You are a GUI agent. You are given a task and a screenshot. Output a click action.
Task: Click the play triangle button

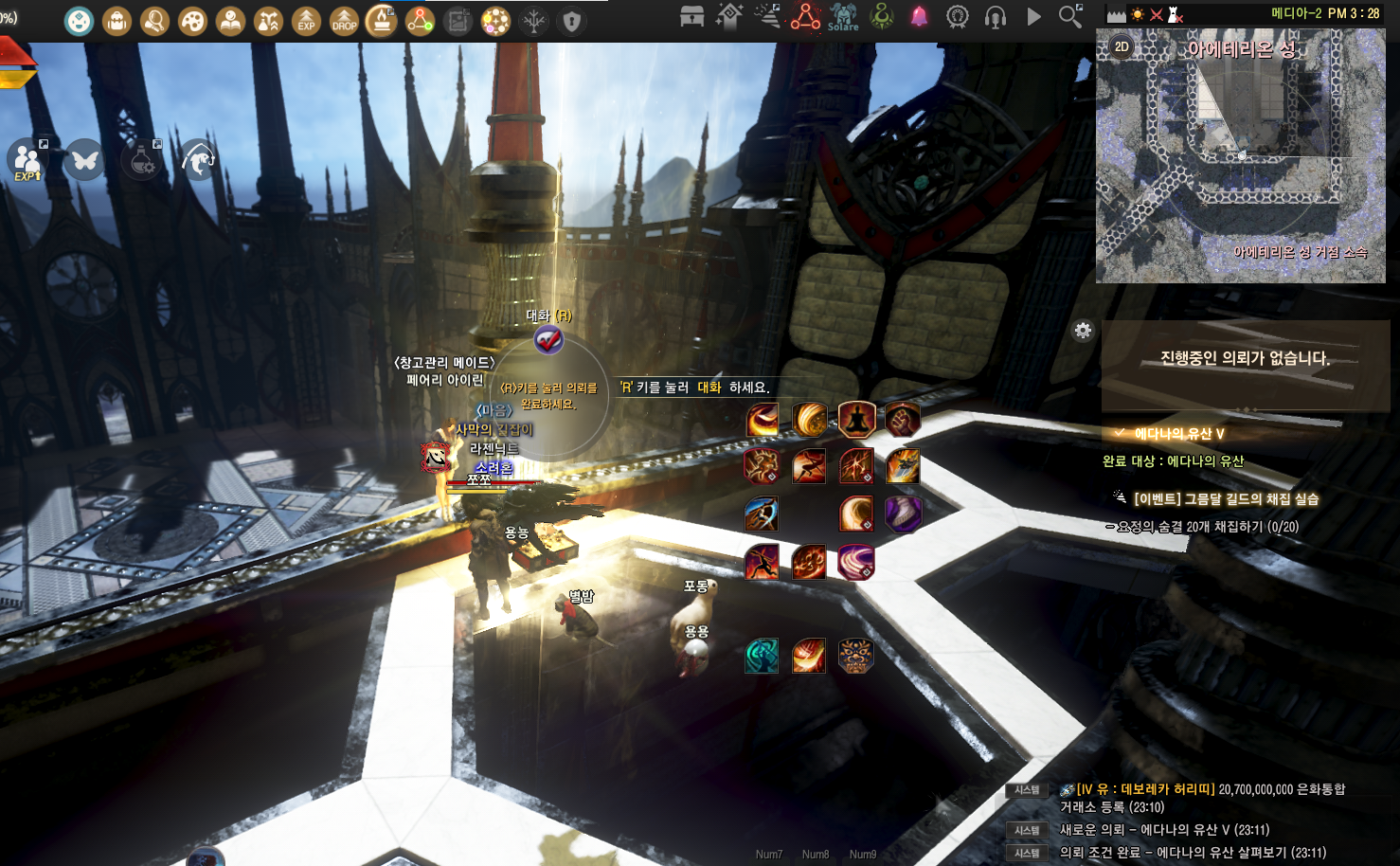click(x=1033, y=17)
